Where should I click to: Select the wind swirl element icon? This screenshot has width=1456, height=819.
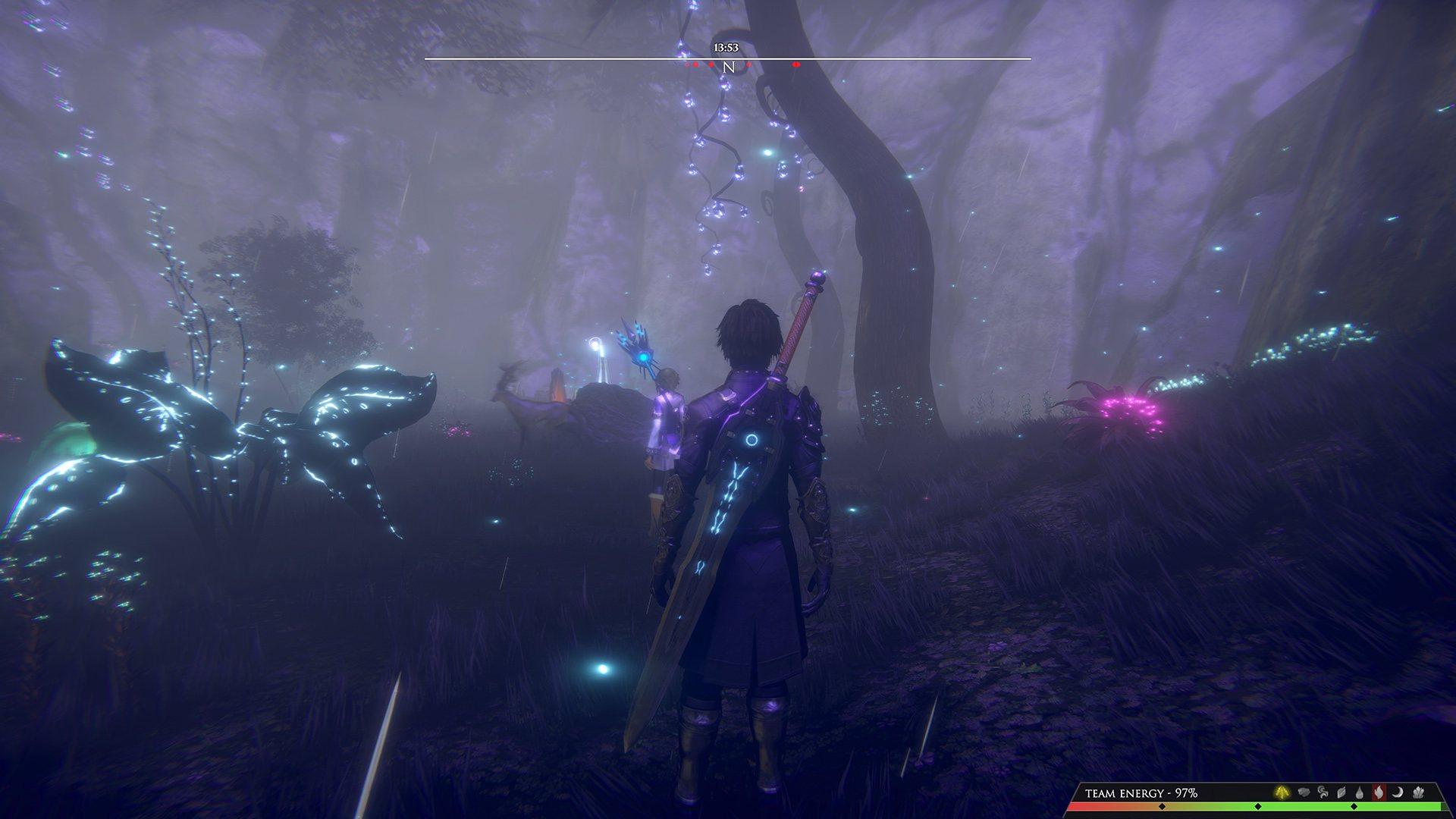[1323, 793]
